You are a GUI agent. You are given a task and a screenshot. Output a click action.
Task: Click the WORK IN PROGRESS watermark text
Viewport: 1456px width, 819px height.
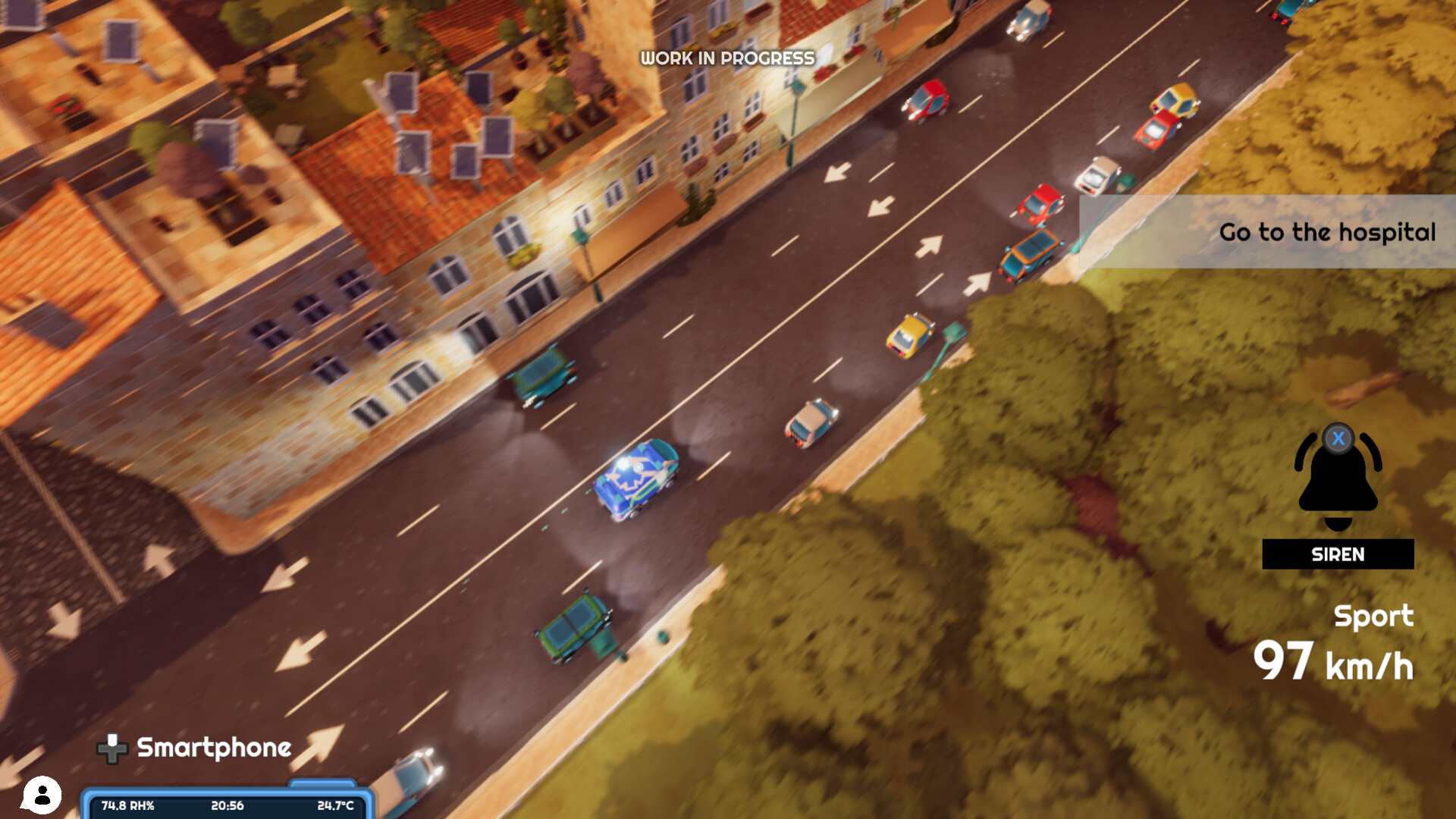[x=726, y=57]
